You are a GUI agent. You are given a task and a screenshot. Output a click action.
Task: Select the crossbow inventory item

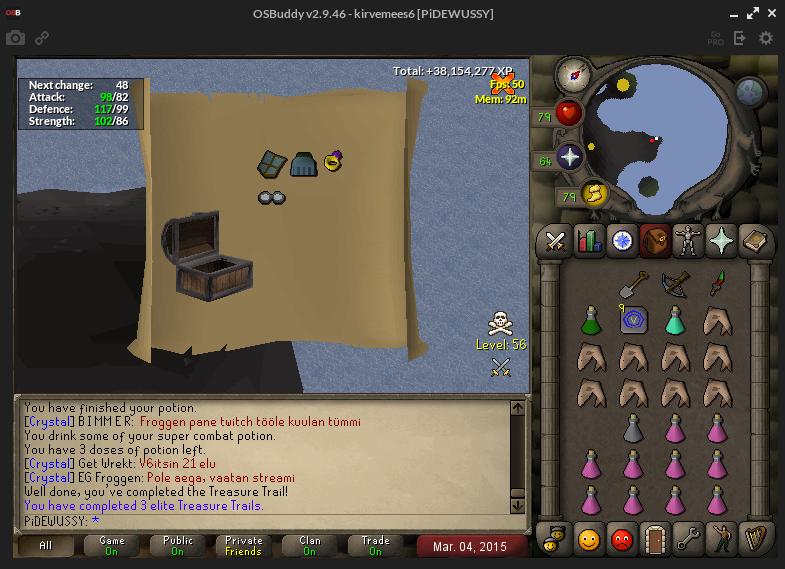coord(675,285)
